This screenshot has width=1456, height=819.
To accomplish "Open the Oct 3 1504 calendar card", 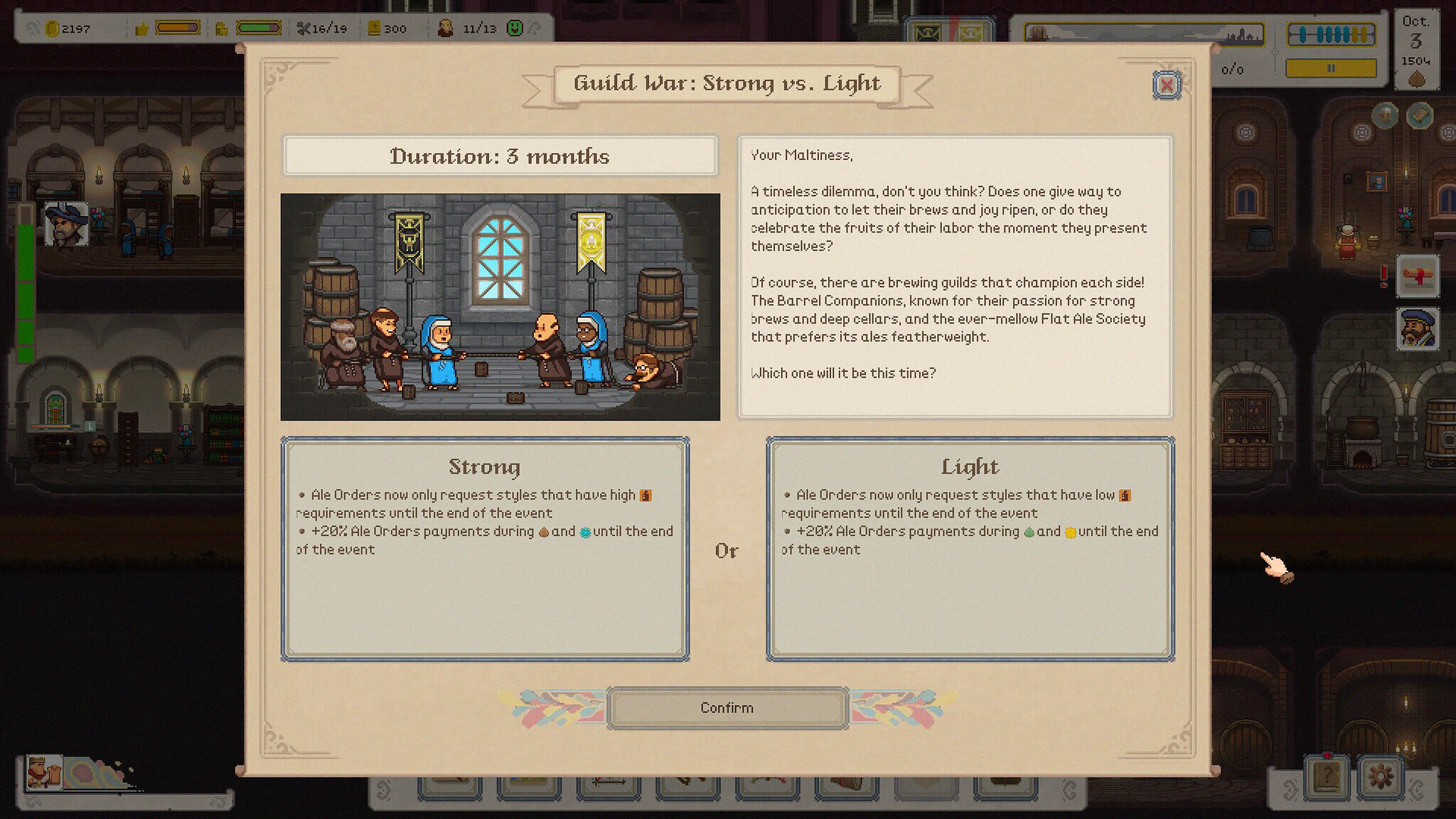I will click(x=1417, y=44).
